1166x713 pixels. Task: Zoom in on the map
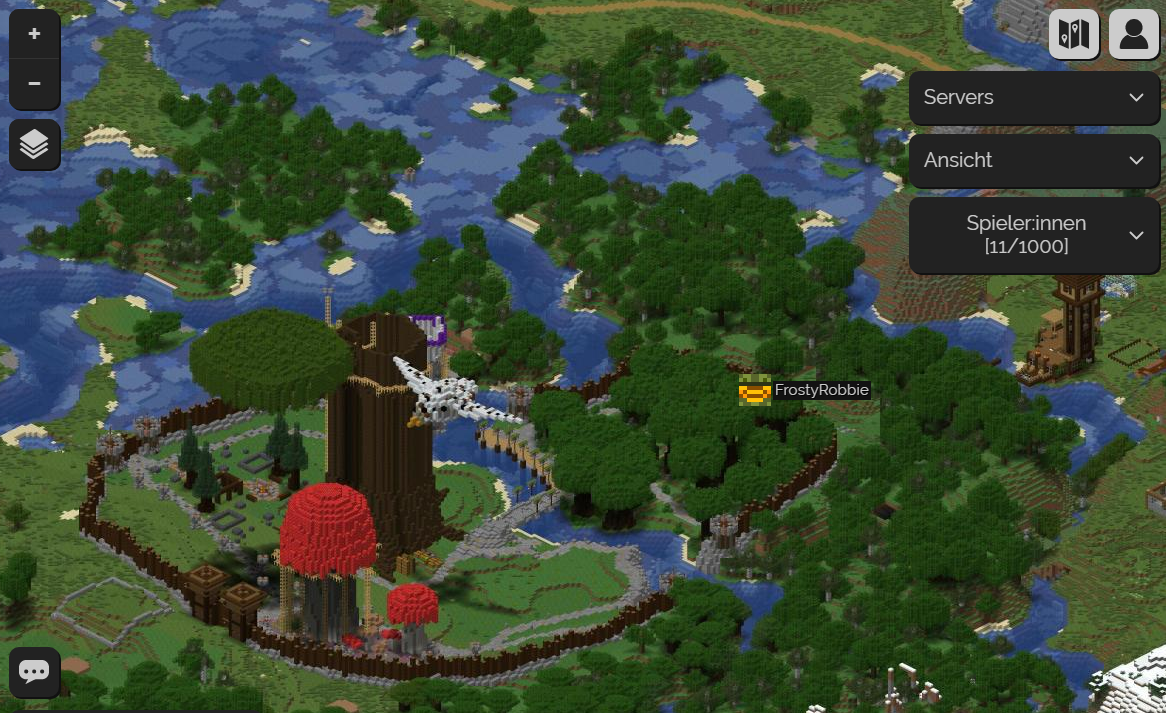34,34
